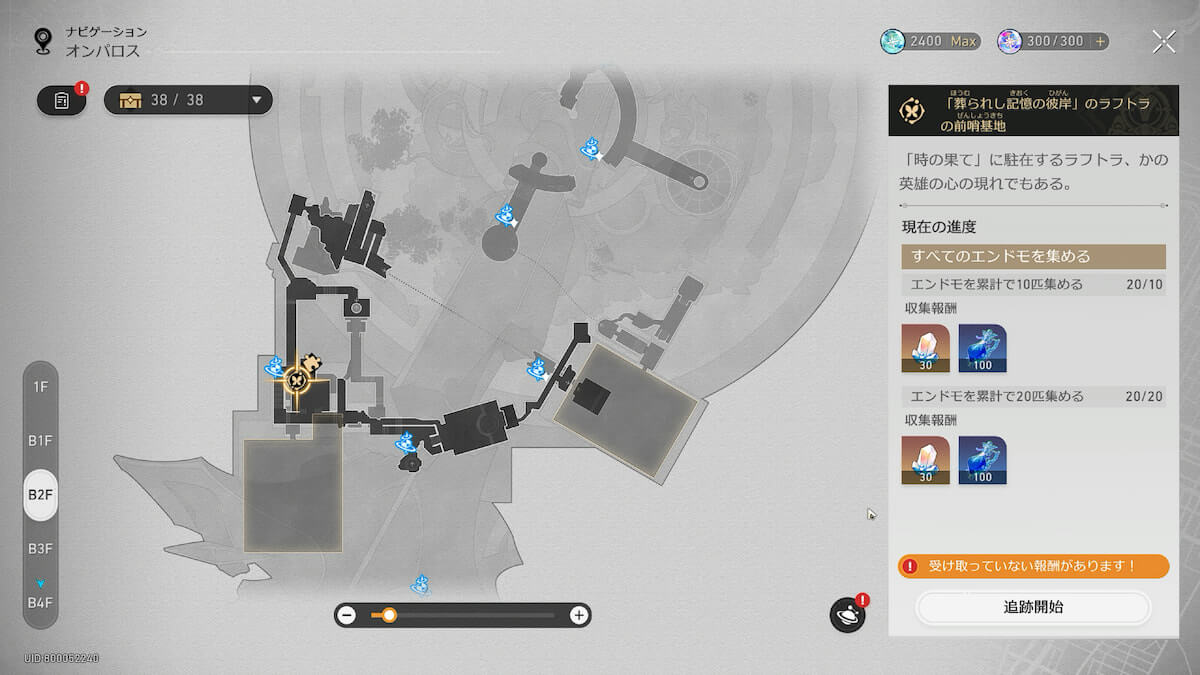Image resolution: width=1200 pixels, height=675 pixels.
Task: Click 追跡開始 to start tracking
Action: [1033, 607]
